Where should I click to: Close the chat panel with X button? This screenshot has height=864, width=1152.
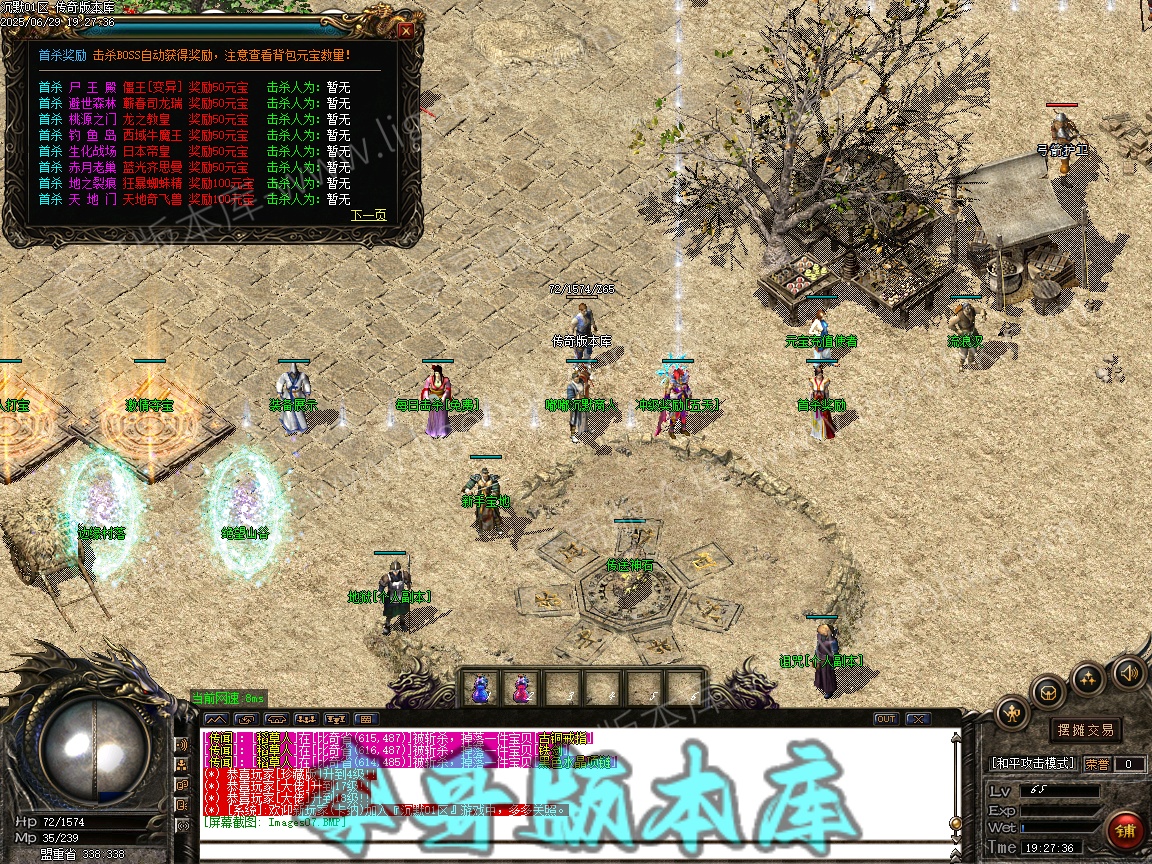pyautogui.click(x=917, y=719)
